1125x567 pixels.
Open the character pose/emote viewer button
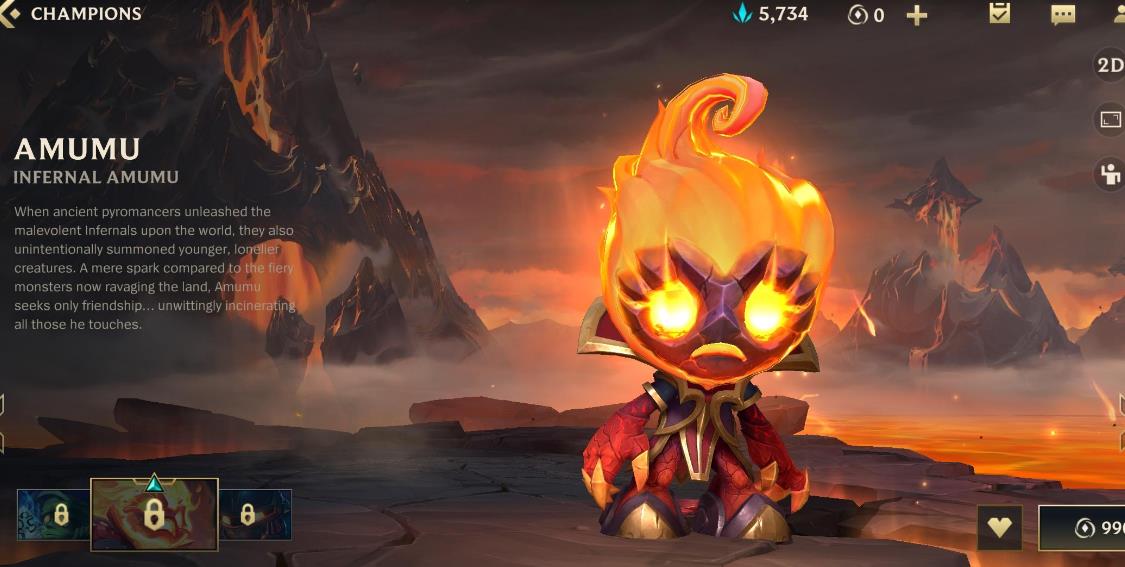[1110, 174]
